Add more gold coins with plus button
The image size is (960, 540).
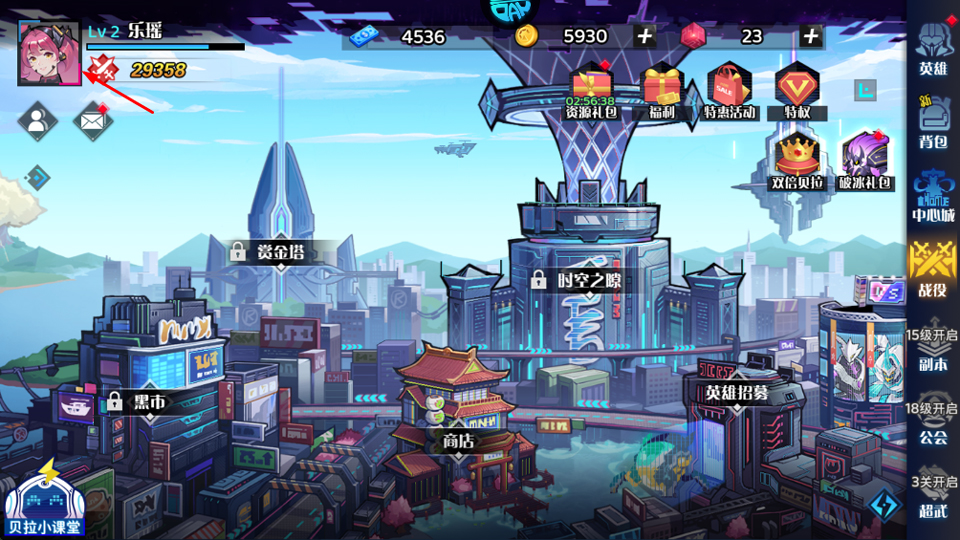click(x=644, y=37)
